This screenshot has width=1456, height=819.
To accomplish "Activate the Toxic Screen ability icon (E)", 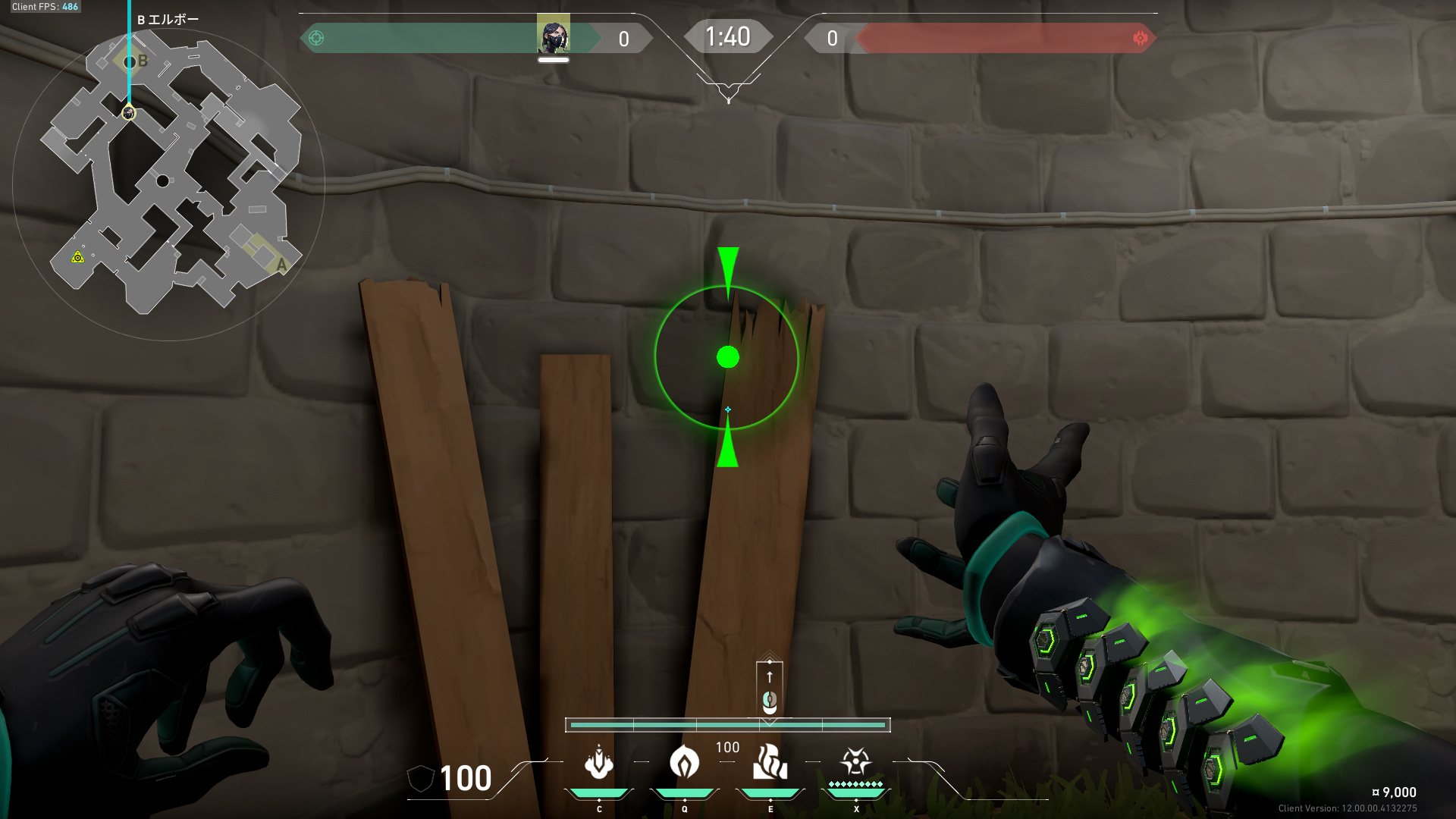I will 770,763.
